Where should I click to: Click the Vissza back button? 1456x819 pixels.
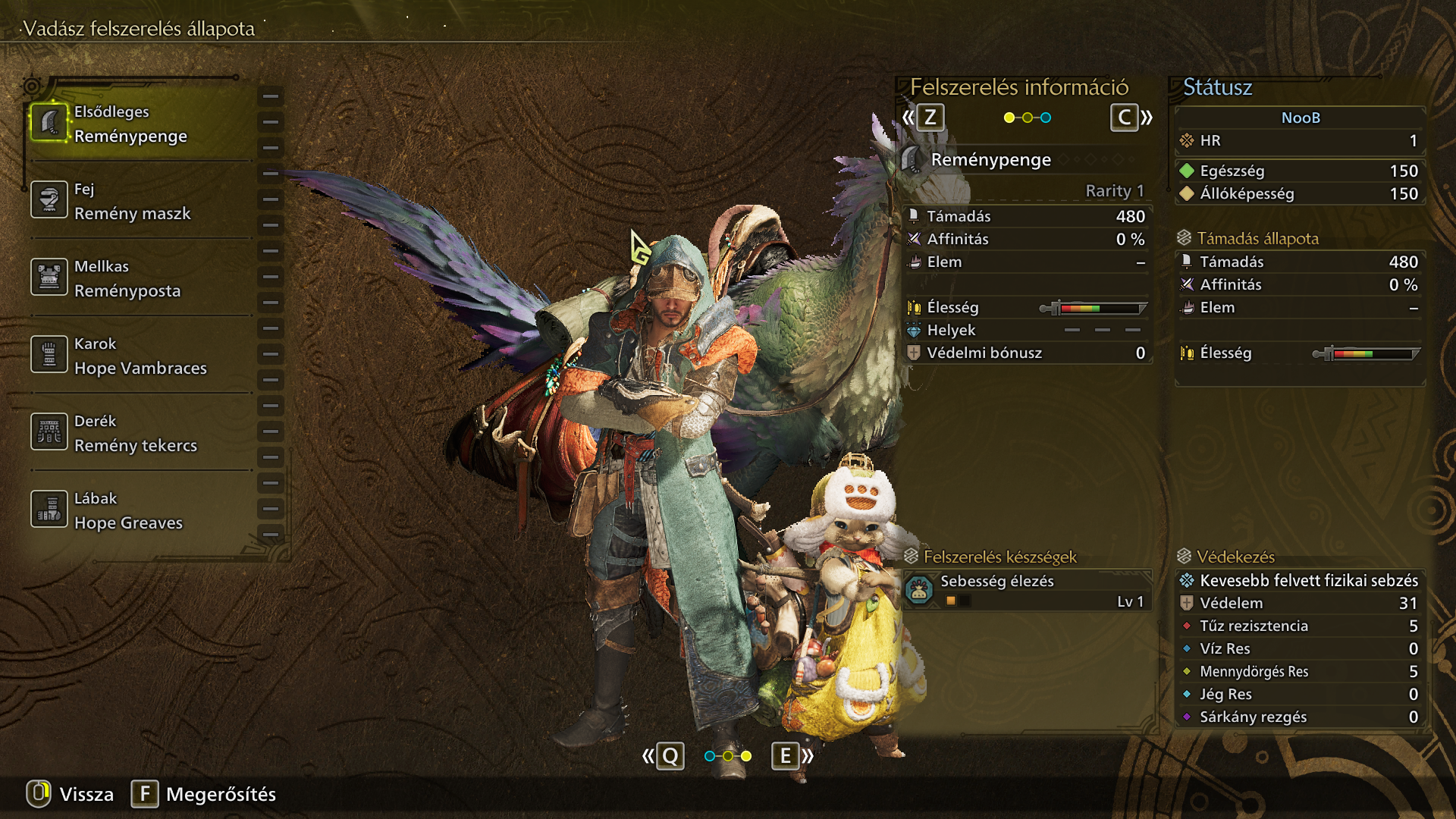click(x=71, y=794)
